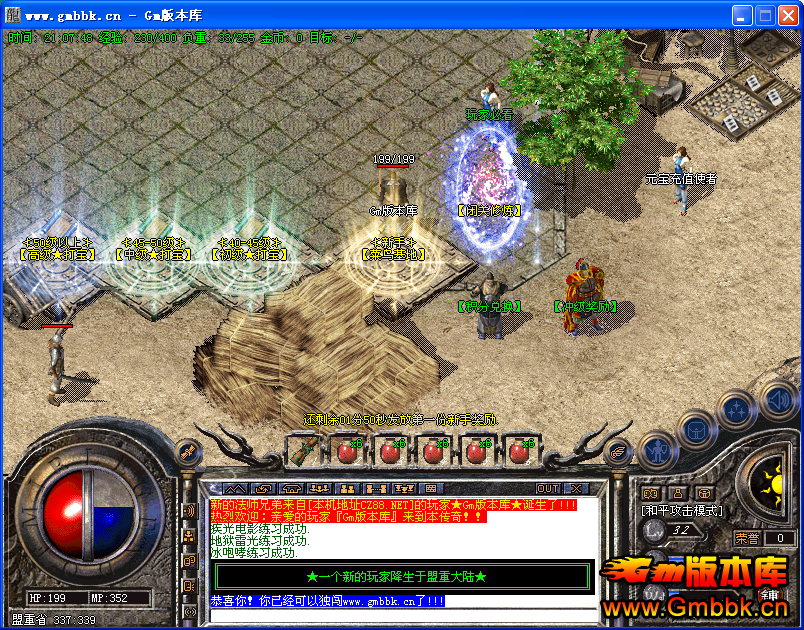Toggle the 和平攻击模式 attack mode label
Viewport: 804px width, 630px height.
(x=681, y=510)
